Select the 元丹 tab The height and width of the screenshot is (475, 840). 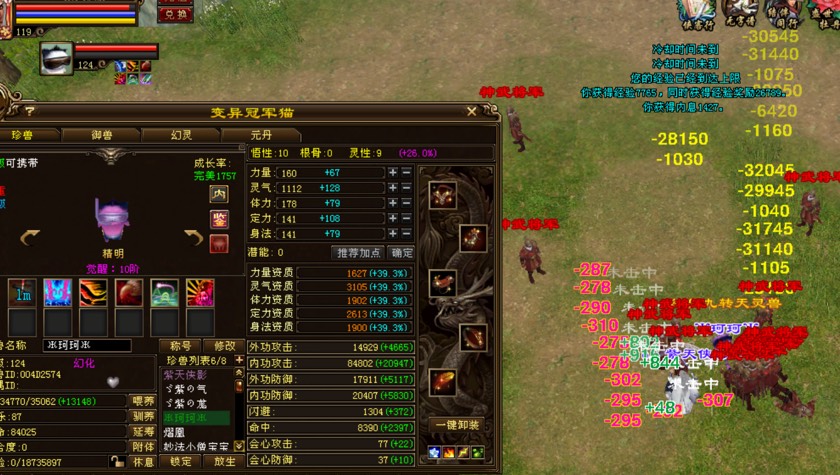pos(260,135)
